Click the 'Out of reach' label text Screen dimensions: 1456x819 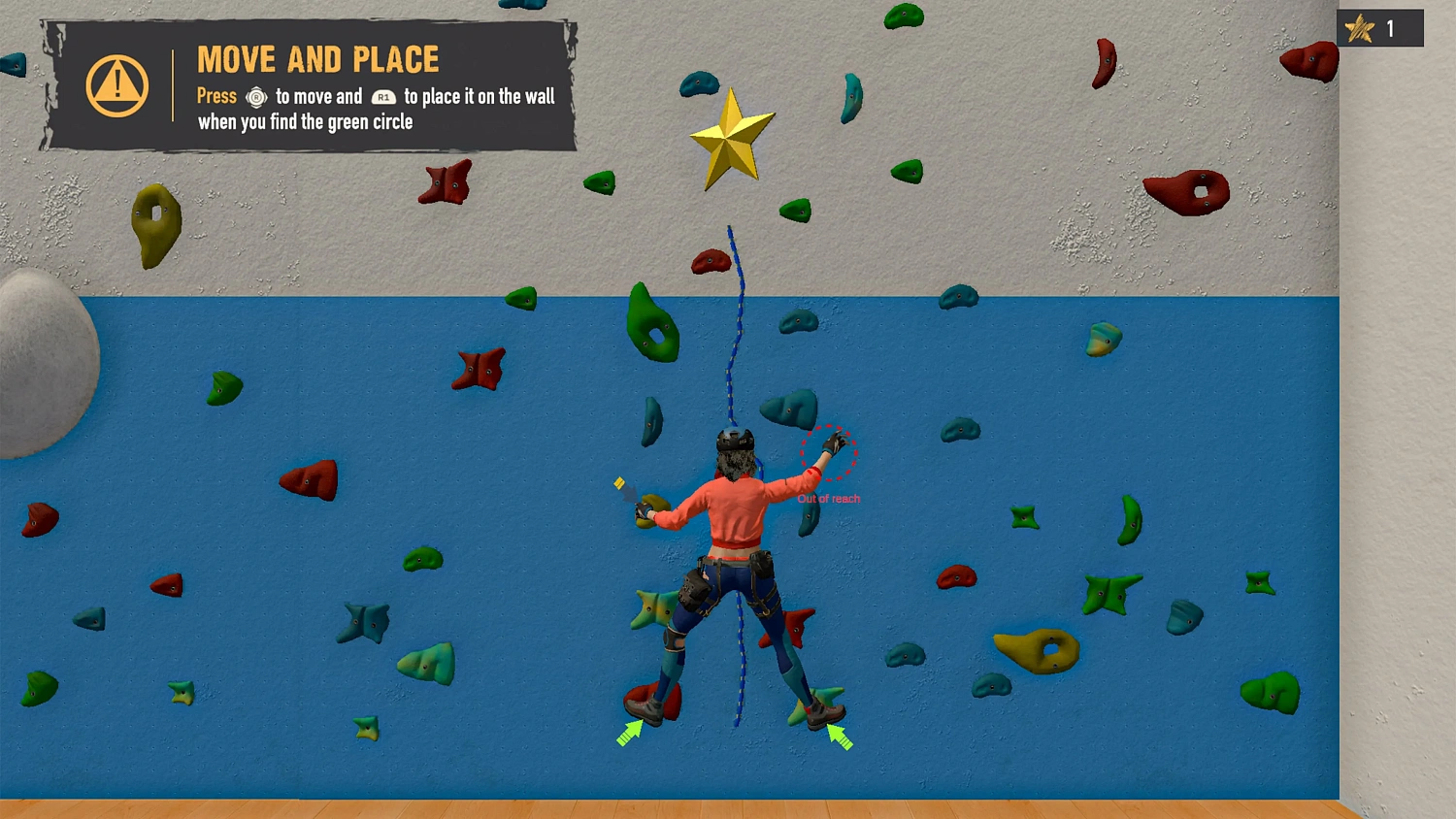(828, 499)
